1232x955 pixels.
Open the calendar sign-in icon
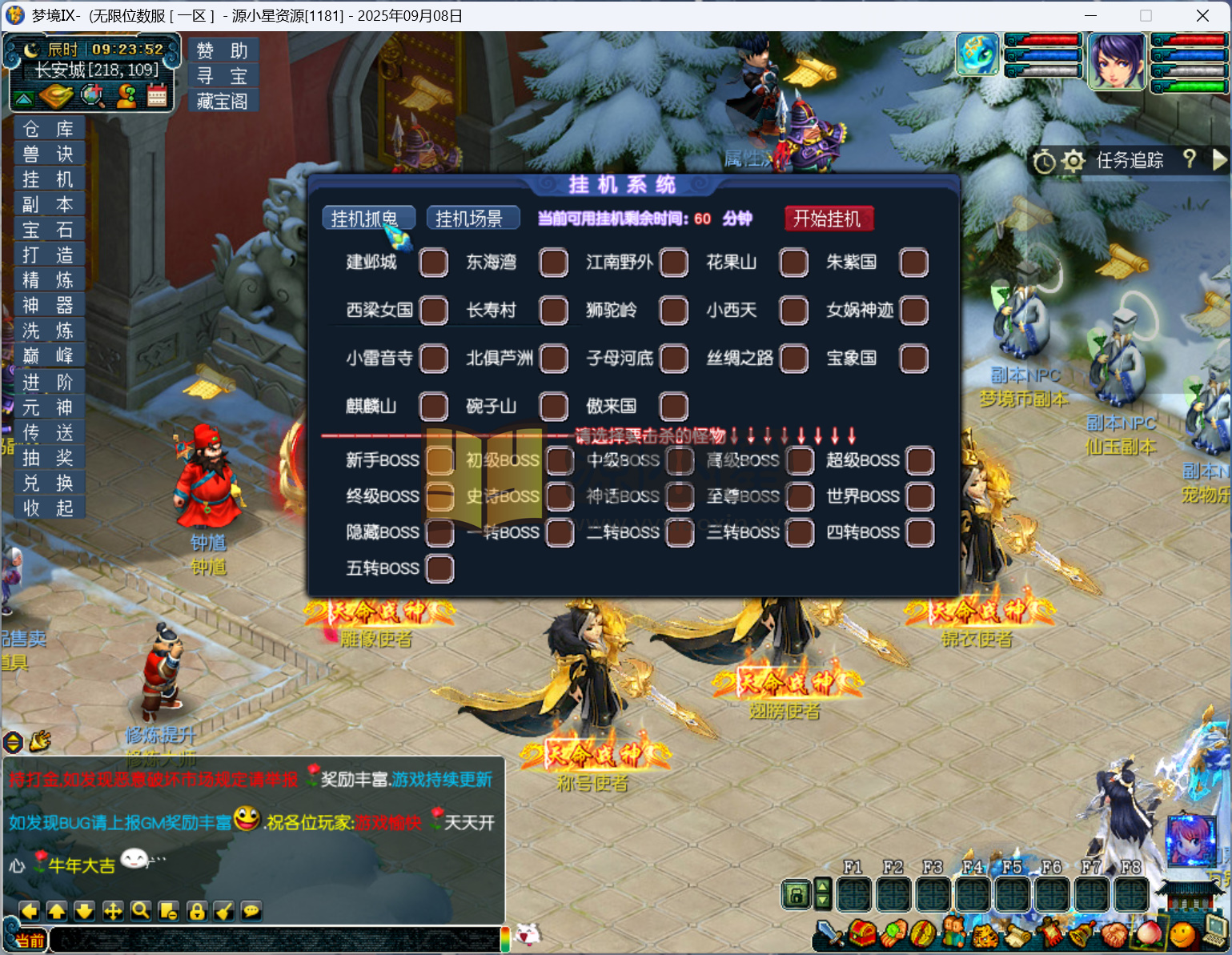click(x=157, y=95)
